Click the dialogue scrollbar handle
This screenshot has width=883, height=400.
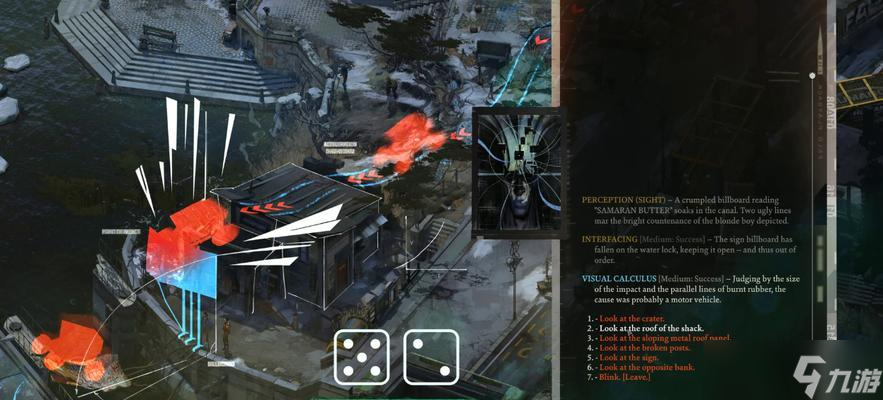(x=812, y=75)
